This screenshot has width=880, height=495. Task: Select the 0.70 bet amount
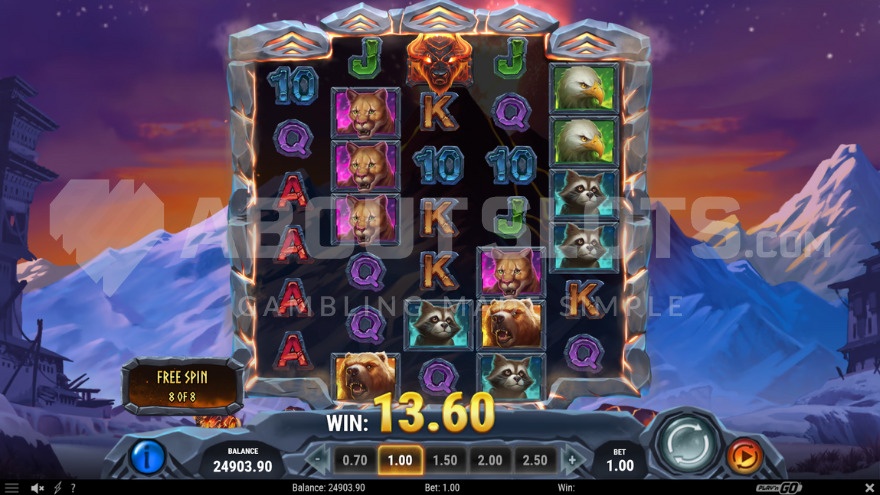354,460
